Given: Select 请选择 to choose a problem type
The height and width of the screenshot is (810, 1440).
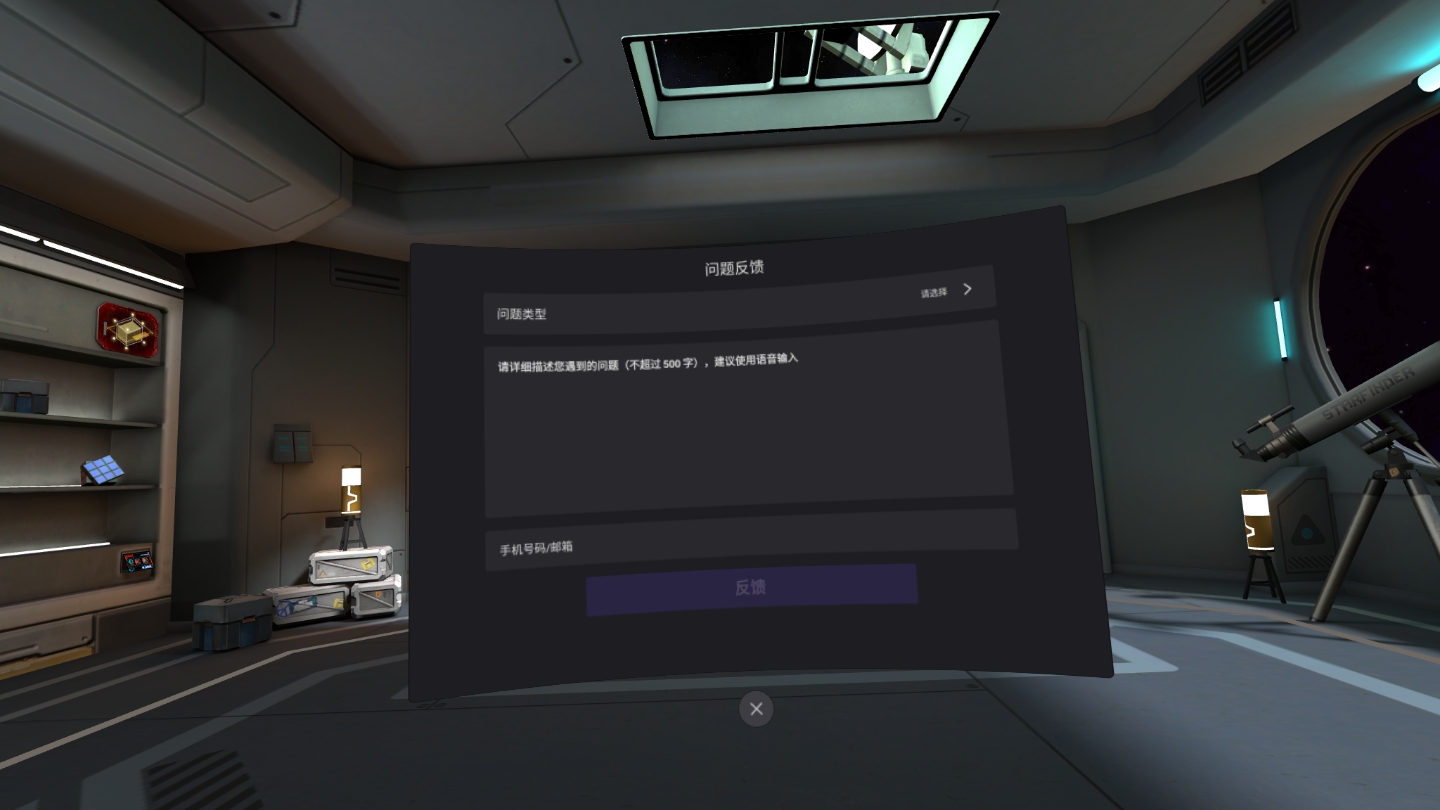Looking at the screenshot, I should point(931,290).
